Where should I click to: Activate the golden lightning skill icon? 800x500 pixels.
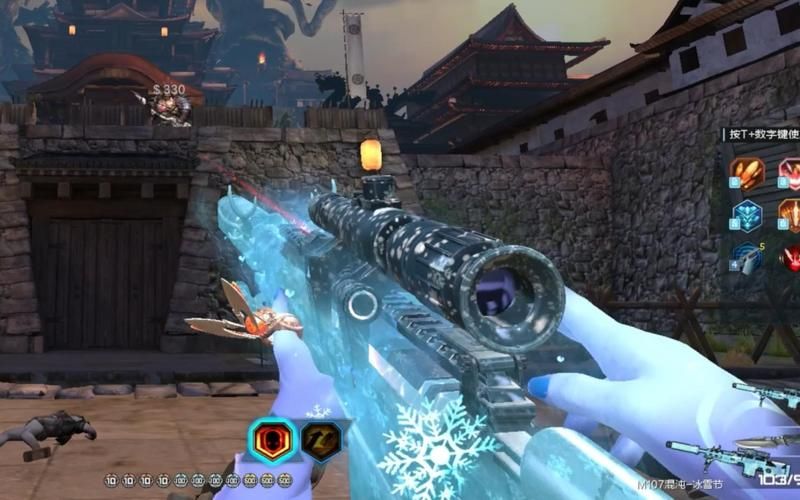point(323,440)
